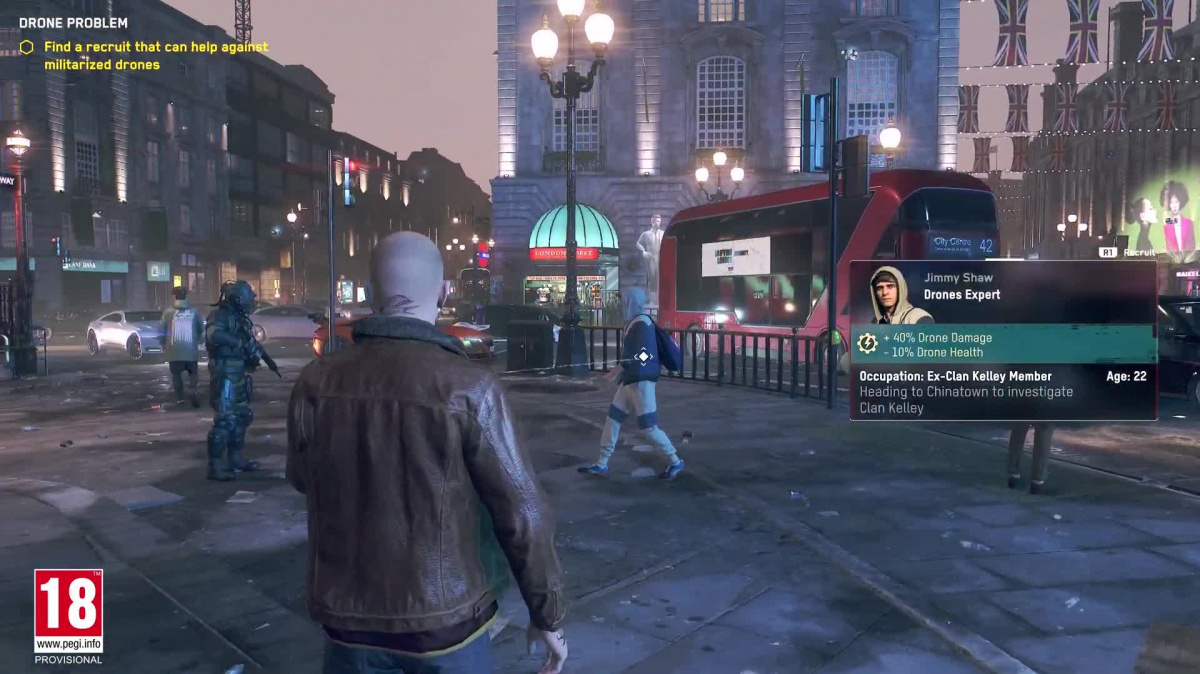Click Jimmy Shaw's portrait thumbnail
1200x674 pixels.
click(x=886, y=295)
